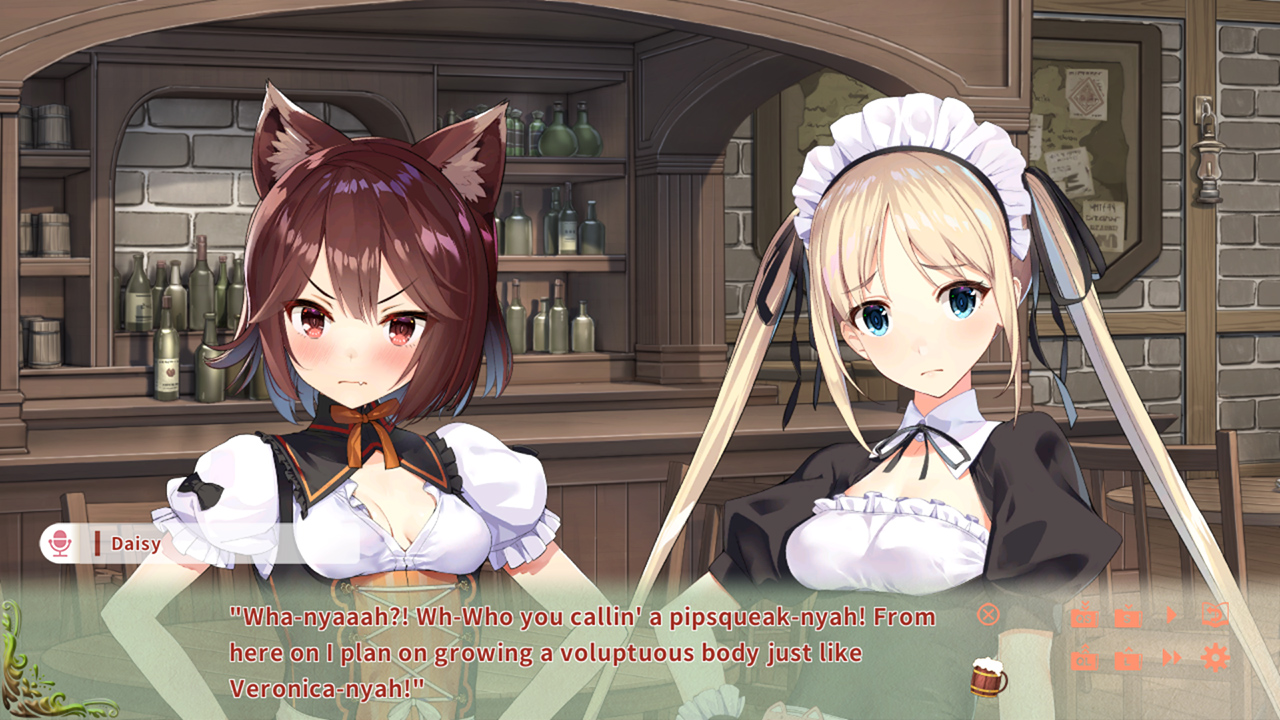Enable Auto mode with the play arrow
1280x720 pixels.
click(x=1172, y=614)
